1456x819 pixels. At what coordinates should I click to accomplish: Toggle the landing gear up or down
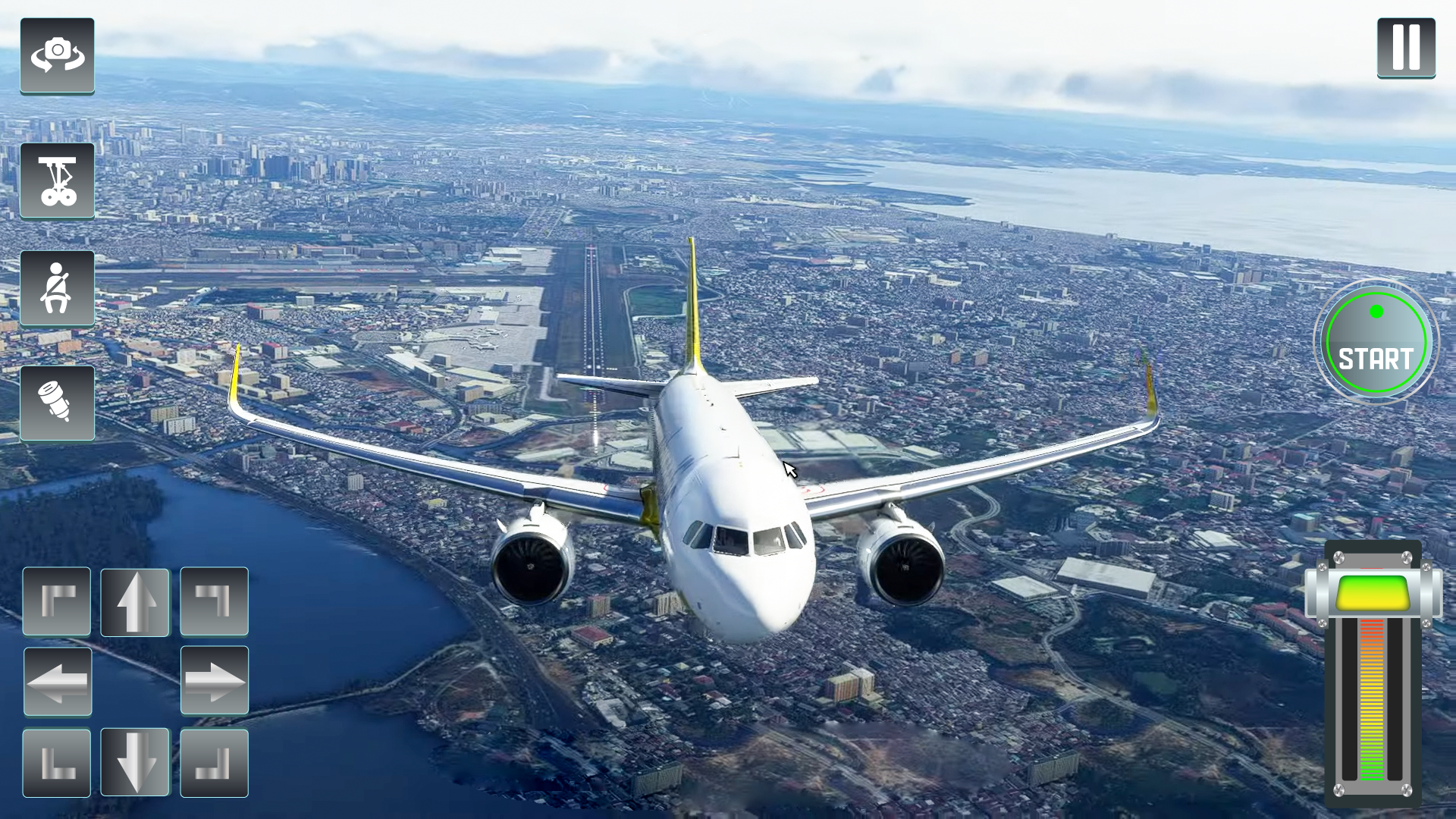click(x=57, y=180)
